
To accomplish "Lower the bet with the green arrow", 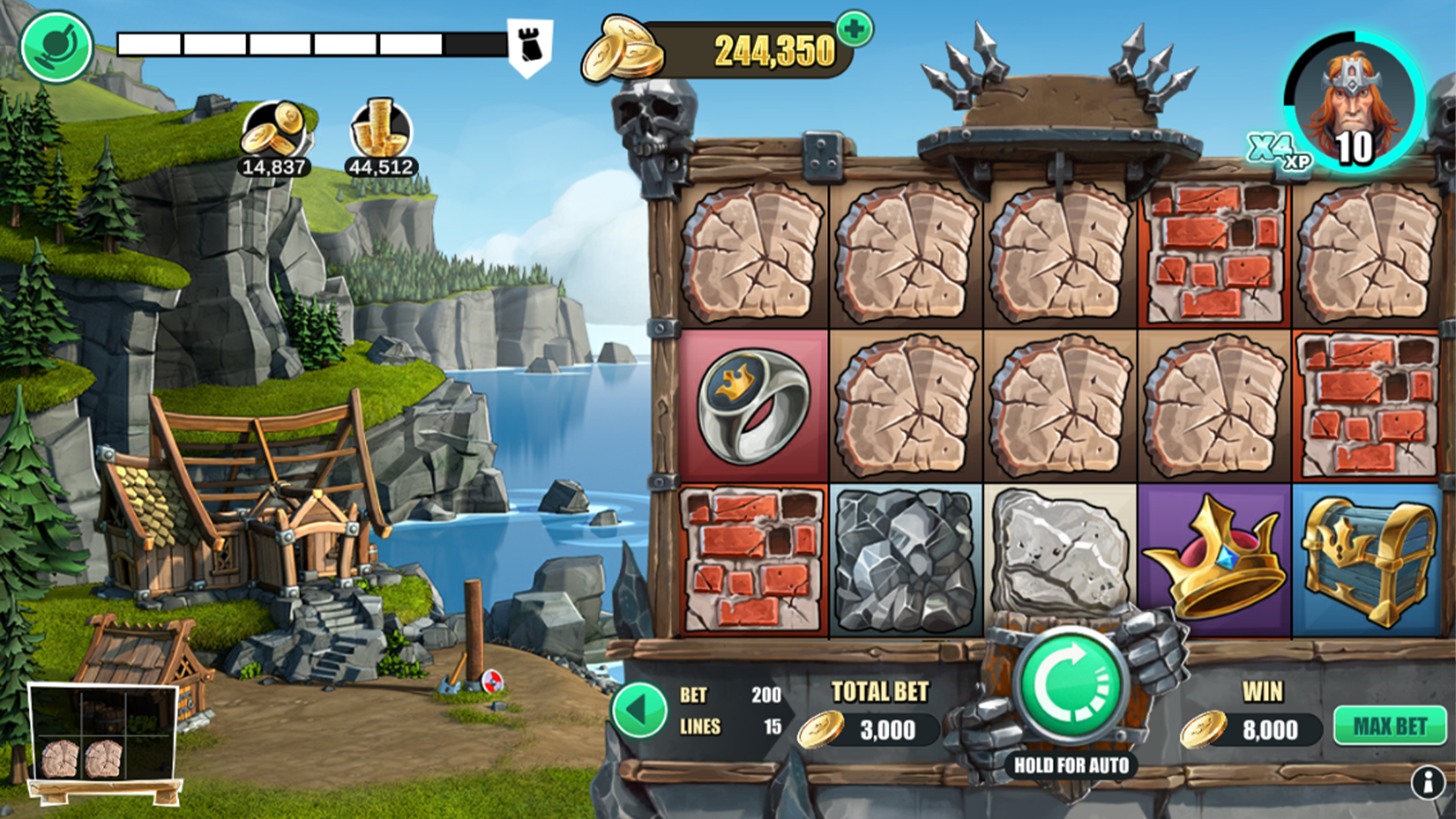I will [638, 710].
